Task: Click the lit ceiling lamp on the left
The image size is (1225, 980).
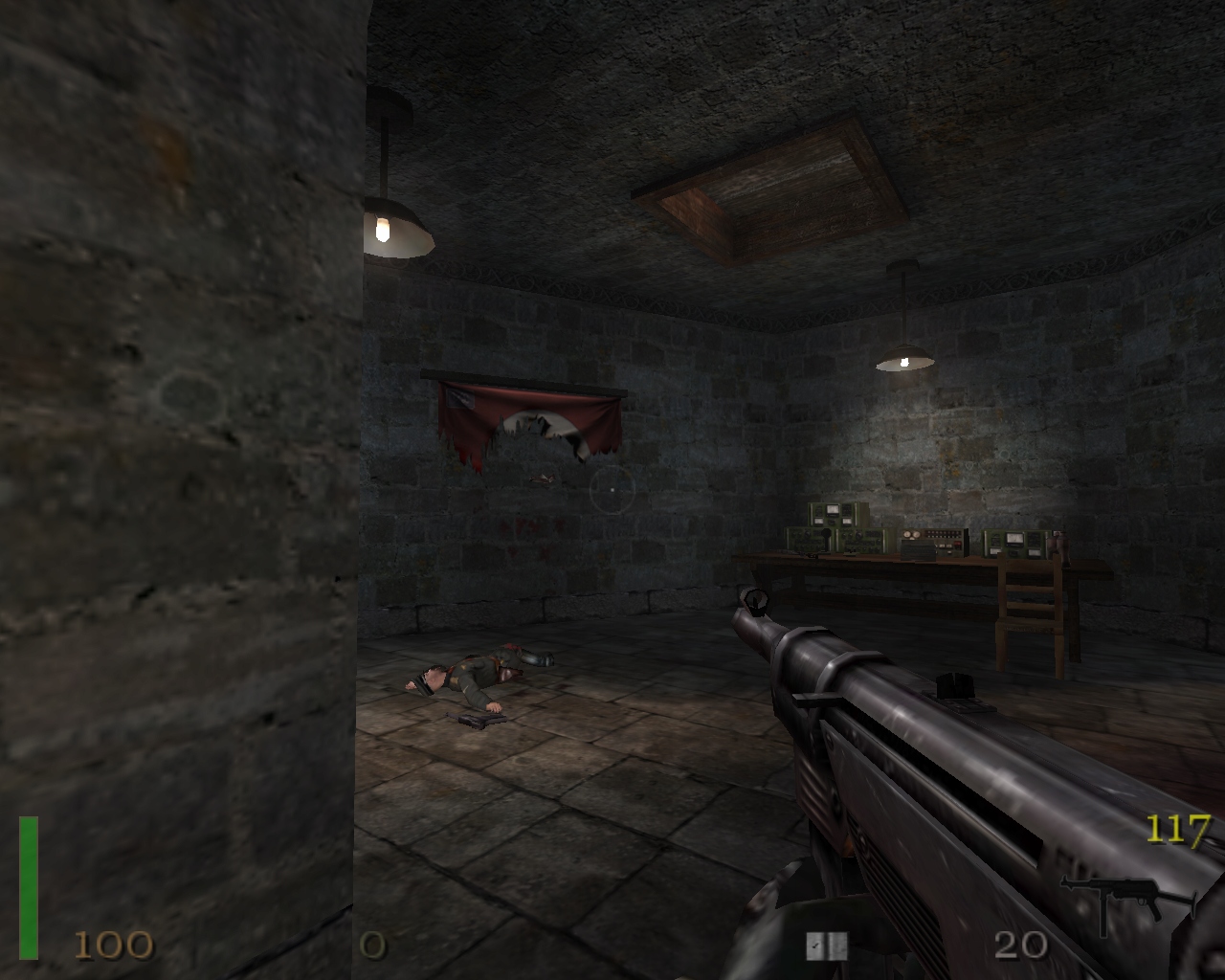Action: (x=392, y=230)
